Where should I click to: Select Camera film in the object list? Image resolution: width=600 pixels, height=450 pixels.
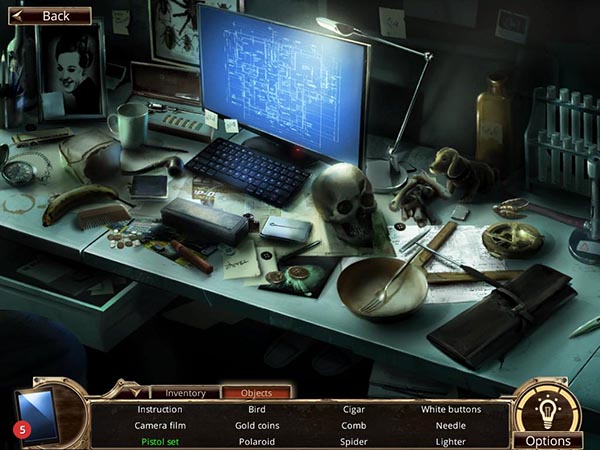(159, 425)
